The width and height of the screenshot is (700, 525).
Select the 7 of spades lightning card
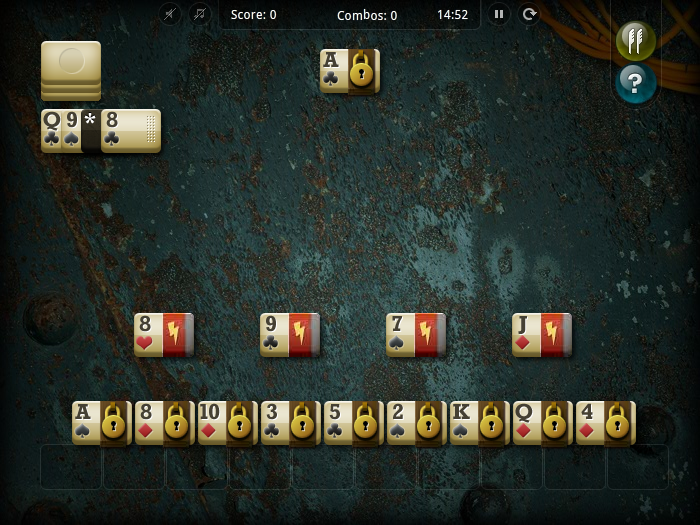(x=416, y=335)
